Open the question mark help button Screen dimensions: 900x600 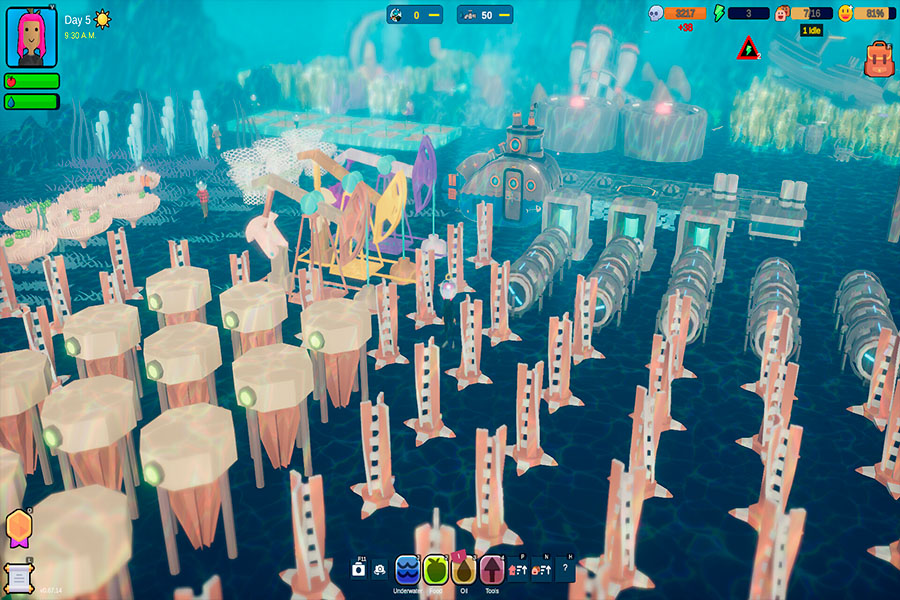(x=565, y=569)
